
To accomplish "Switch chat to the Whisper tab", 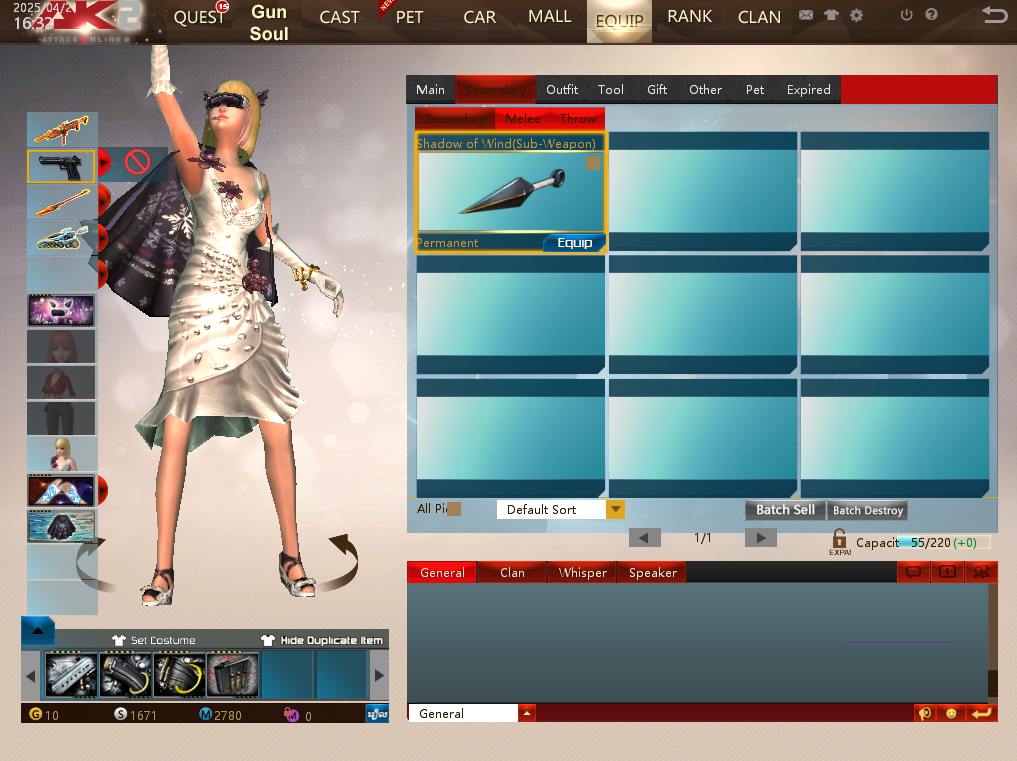I will [x=583, y=573].
